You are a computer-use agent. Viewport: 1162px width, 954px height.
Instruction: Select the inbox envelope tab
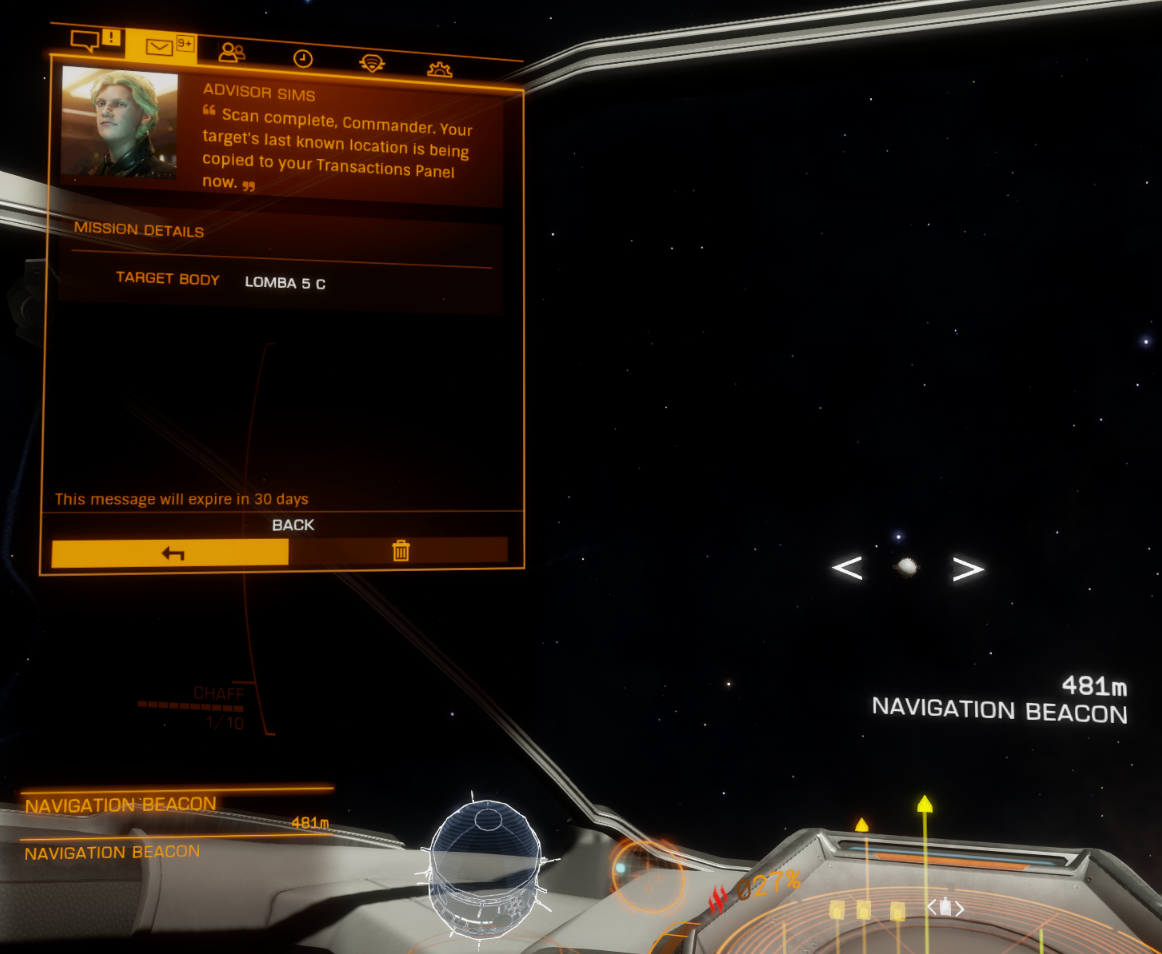[x=160, y=47]
